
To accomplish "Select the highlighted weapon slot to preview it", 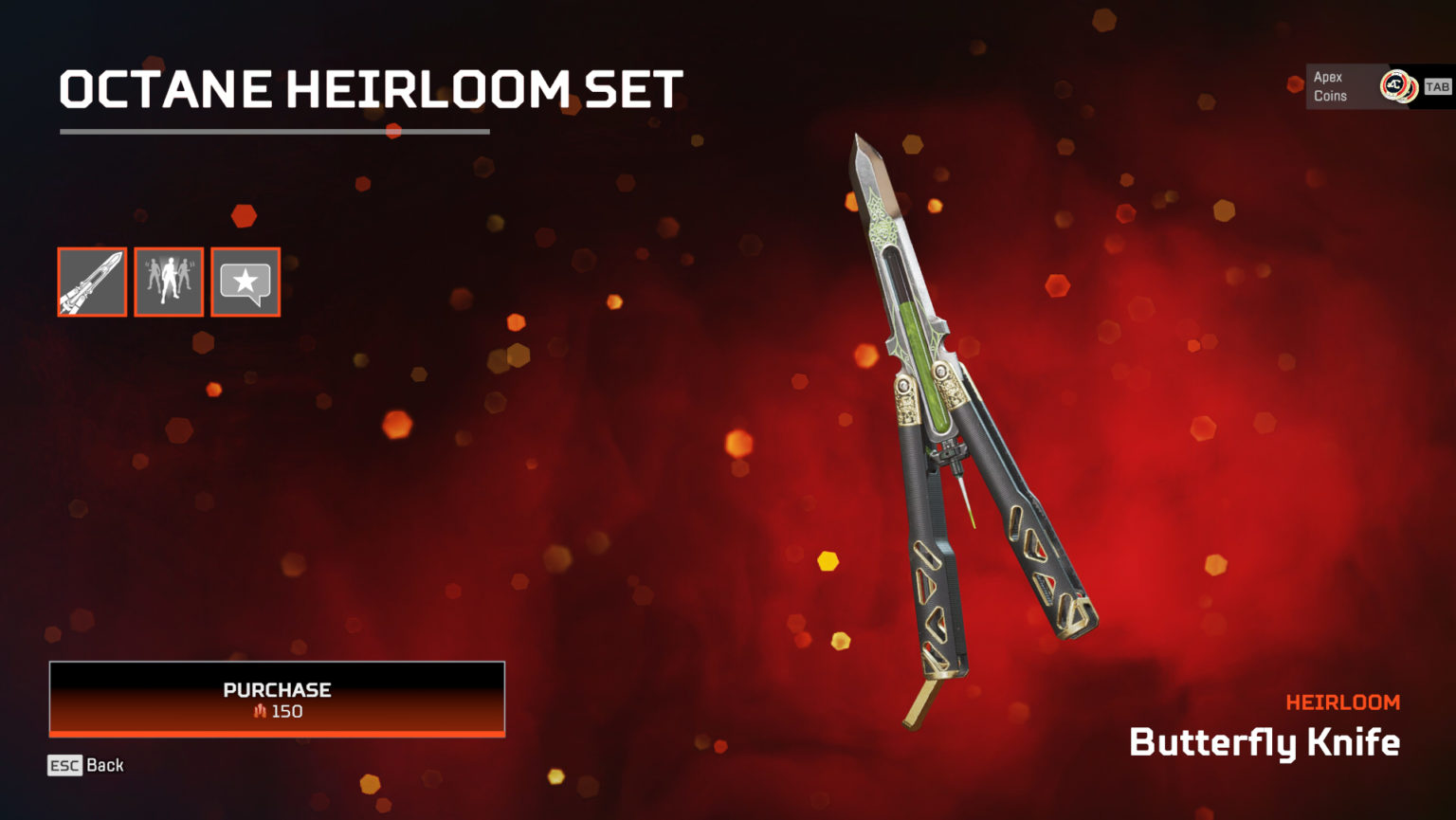I will [x=92, y=282].
